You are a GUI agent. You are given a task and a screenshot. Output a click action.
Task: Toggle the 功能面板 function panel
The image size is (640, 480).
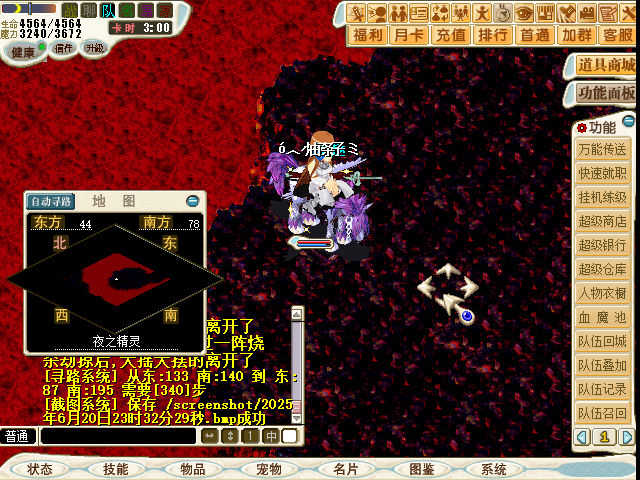click(606, 93)
